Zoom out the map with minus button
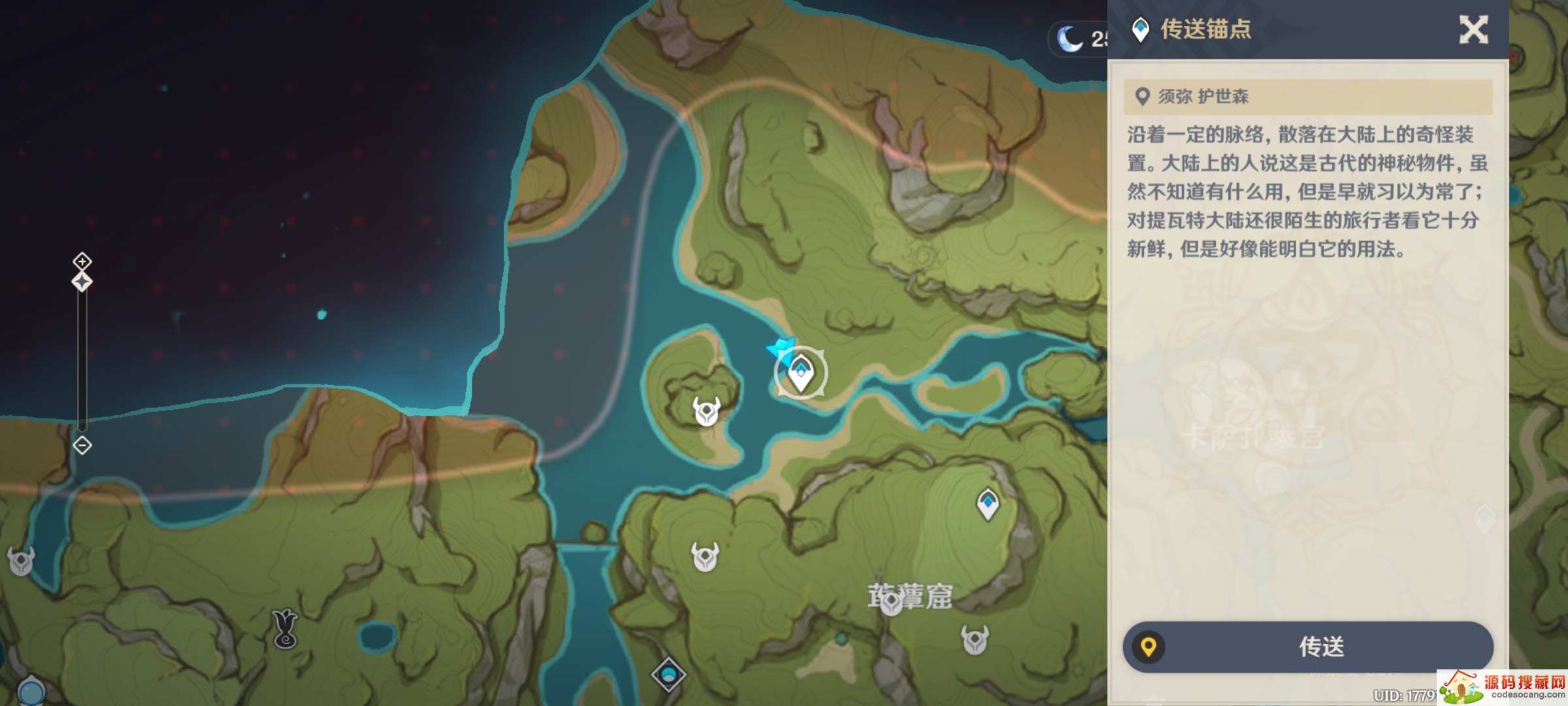1568x706 pixels. click(x=82, y=445)
